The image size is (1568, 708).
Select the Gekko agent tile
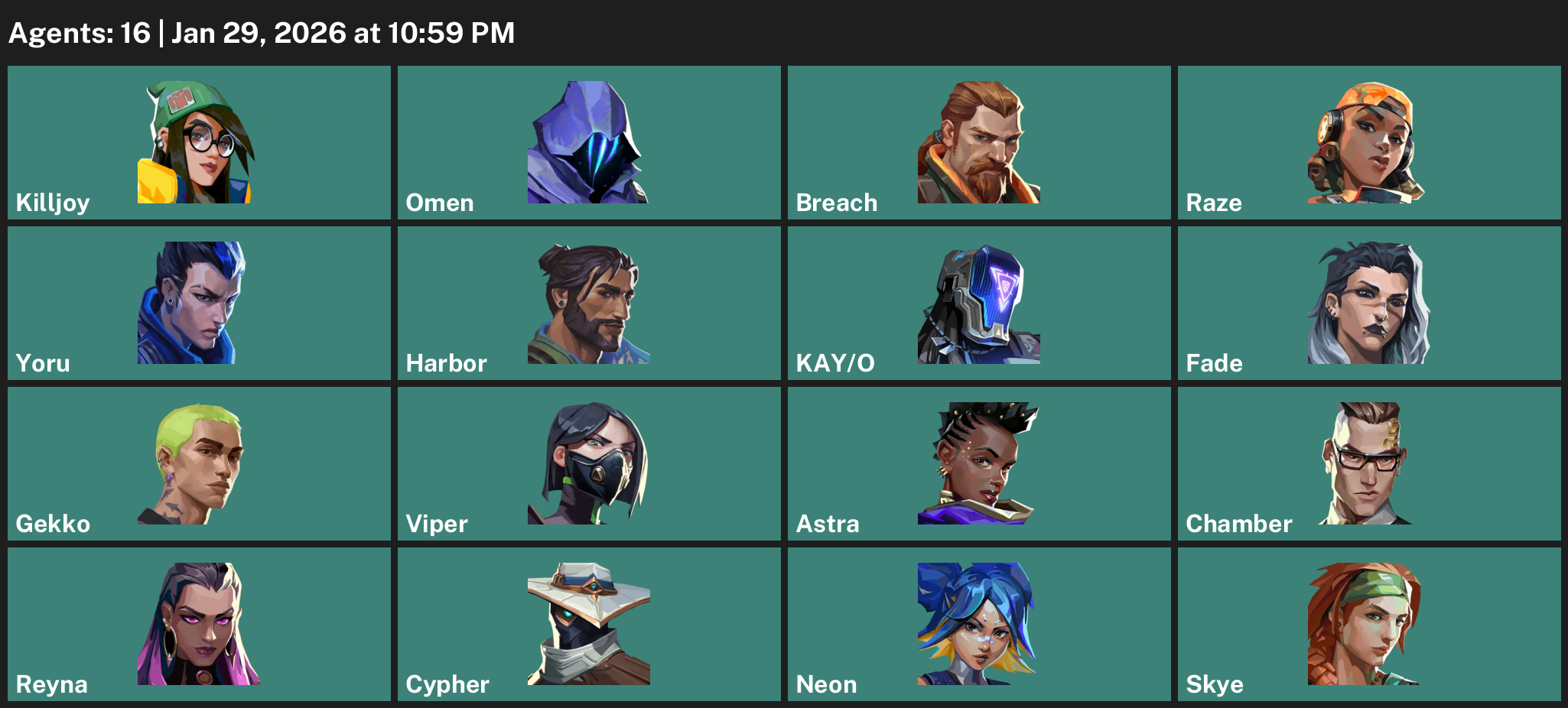click(x=199, y=463)
